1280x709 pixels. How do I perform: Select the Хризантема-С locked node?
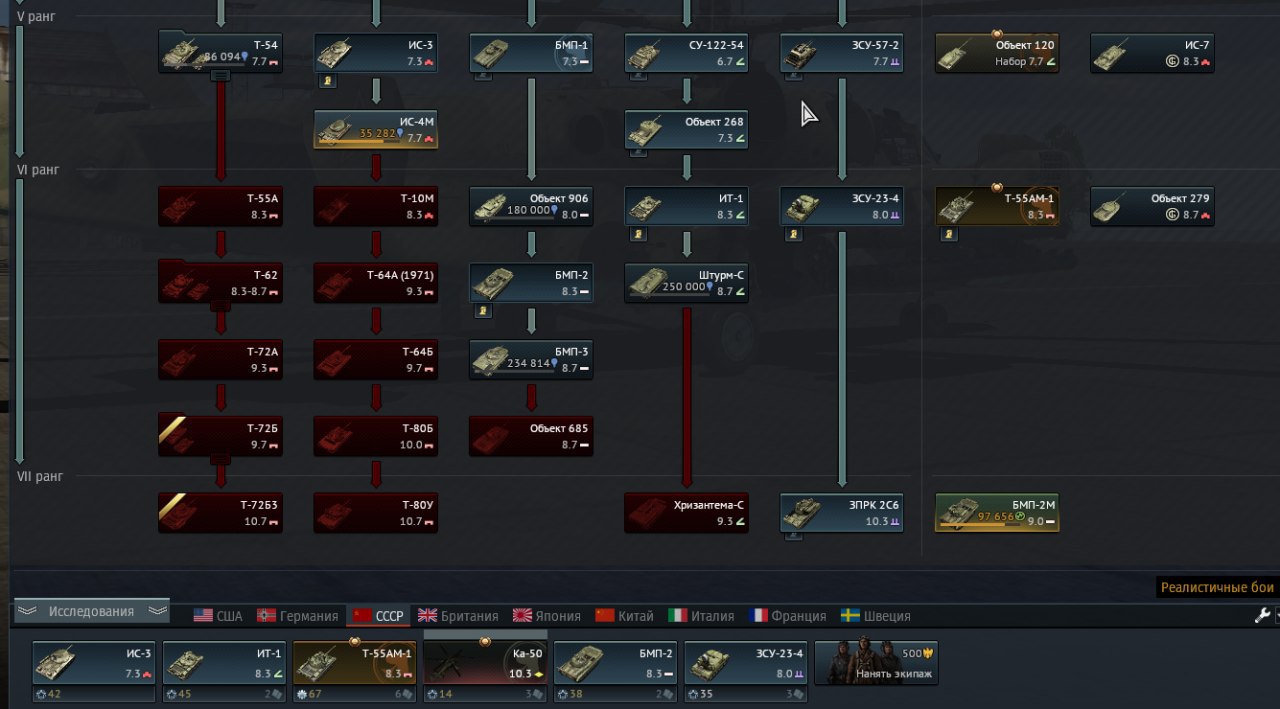pyautogui.click(x=686, y=512)
